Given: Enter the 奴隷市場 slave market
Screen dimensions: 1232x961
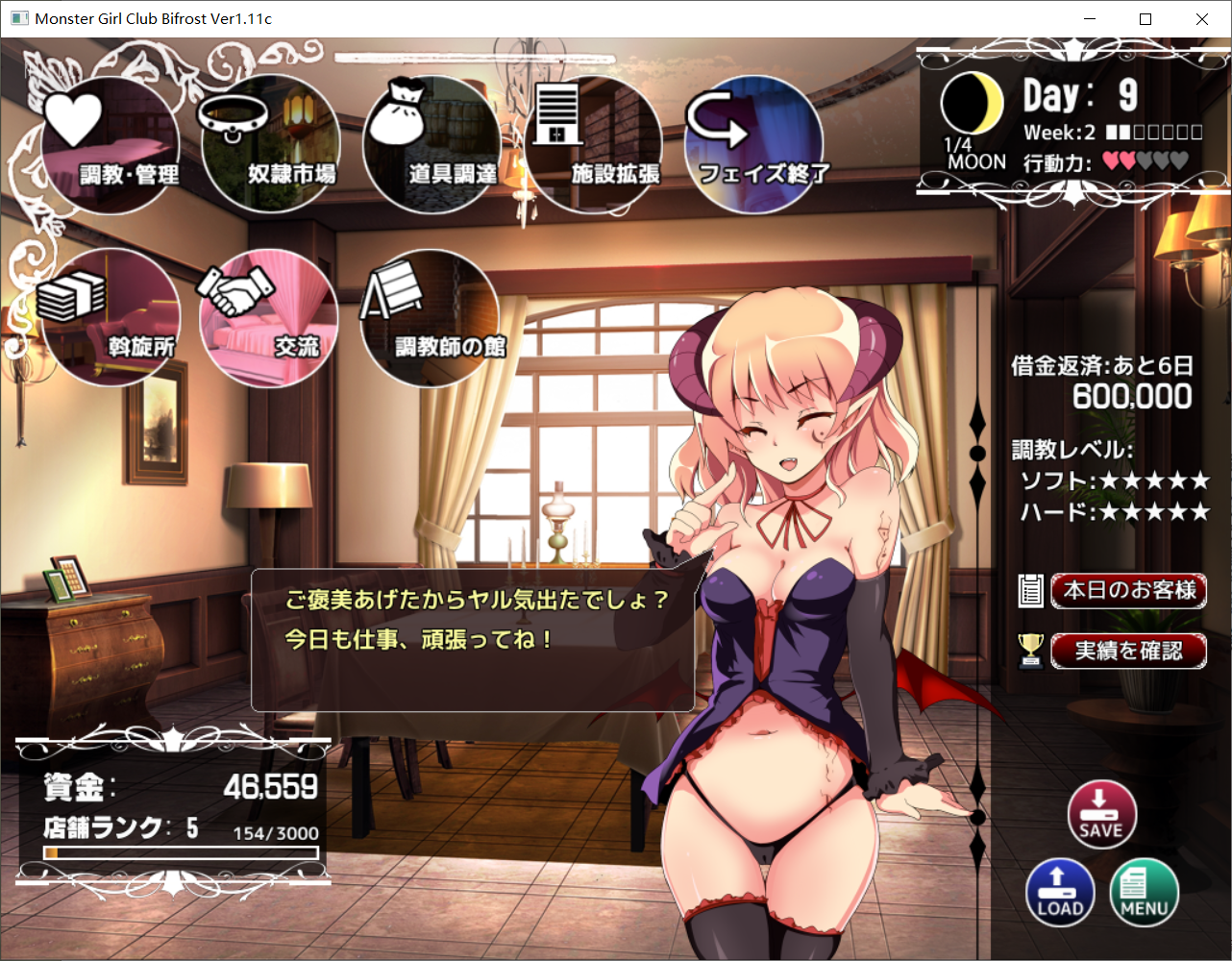Looking at the screenshot, I should click(270, 144).
